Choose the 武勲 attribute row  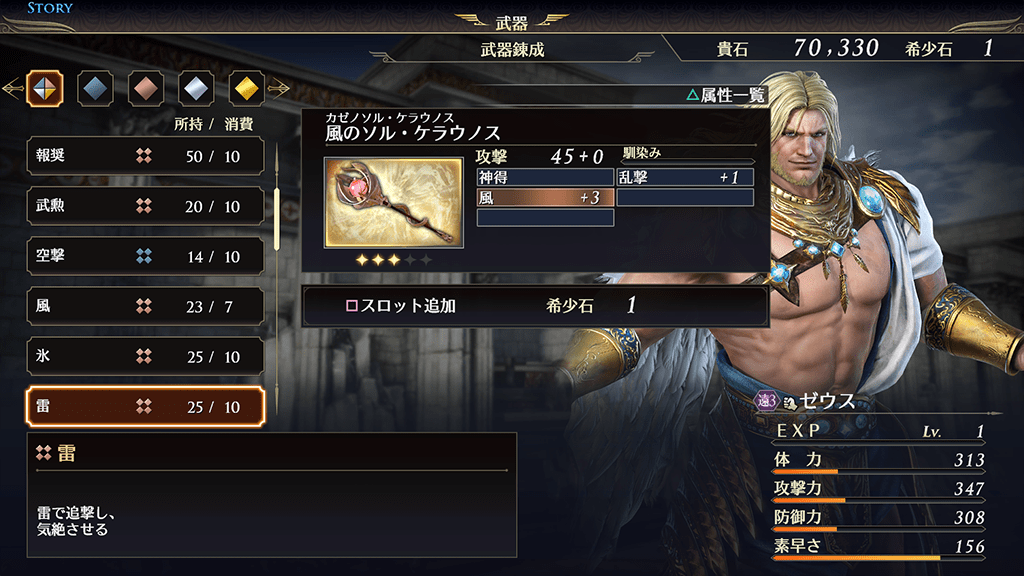[x=145, y=206]
